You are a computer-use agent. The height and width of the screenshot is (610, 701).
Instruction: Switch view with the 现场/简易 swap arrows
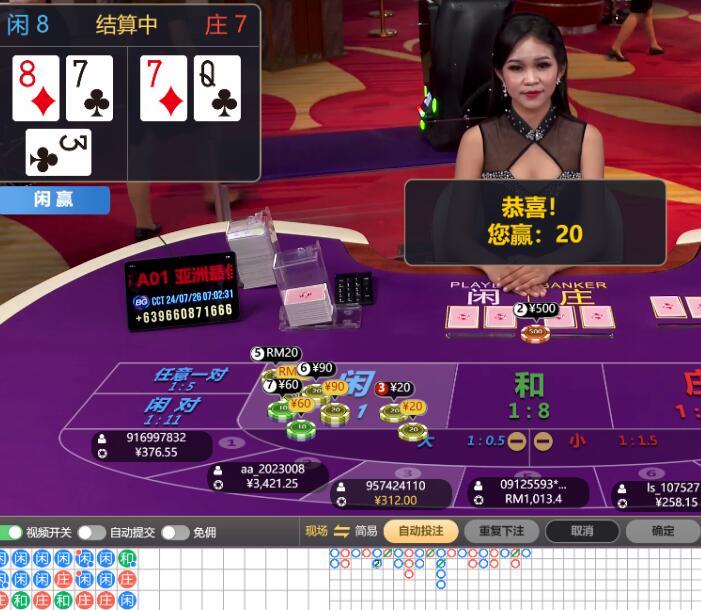pos(341,531)
